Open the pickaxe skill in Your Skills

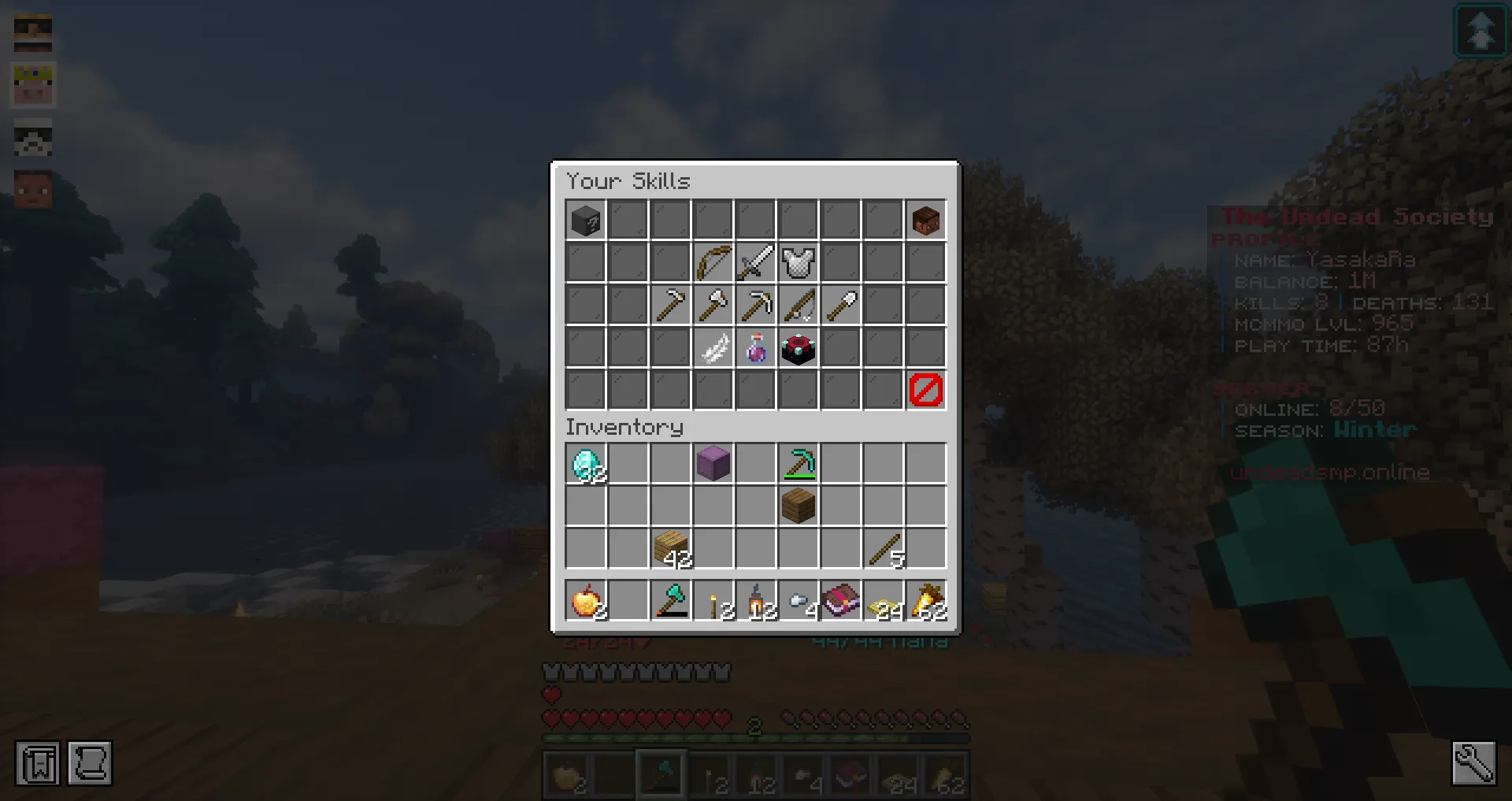pos(756,305)
